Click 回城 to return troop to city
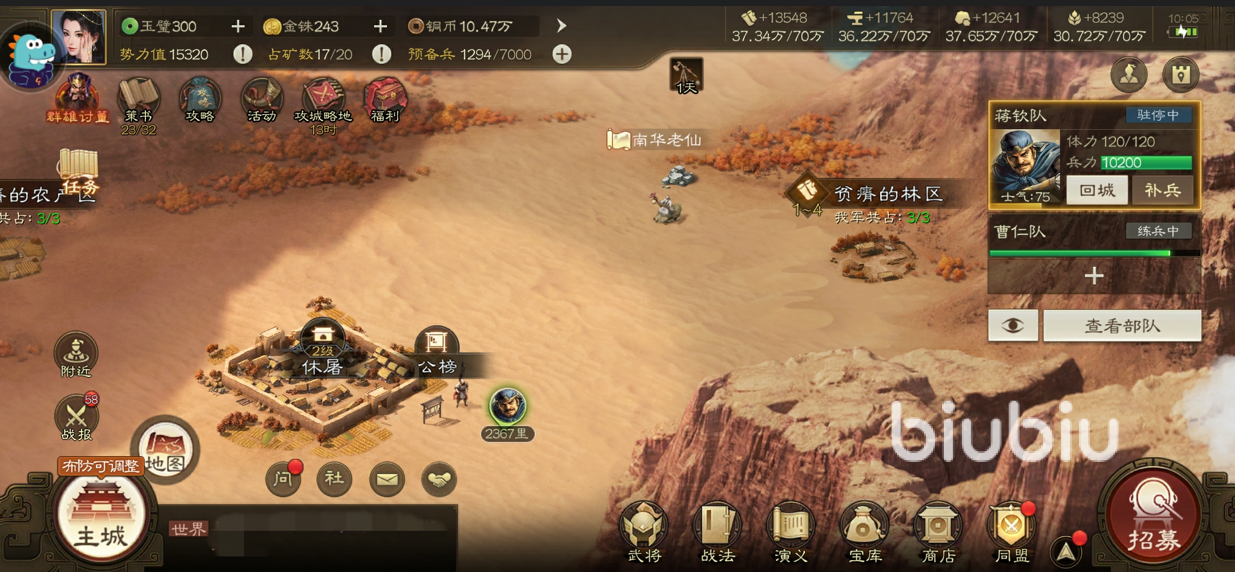 (x=1097, y=190)
